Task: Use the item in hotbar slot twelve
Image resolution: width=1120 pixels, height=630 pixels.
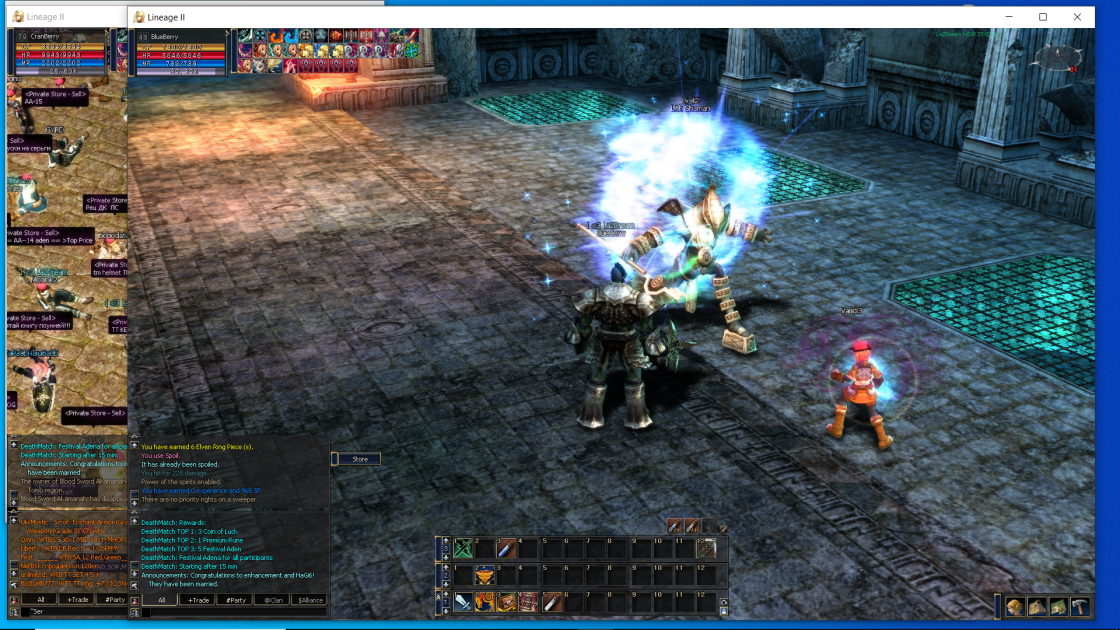Action: point(706,548)
